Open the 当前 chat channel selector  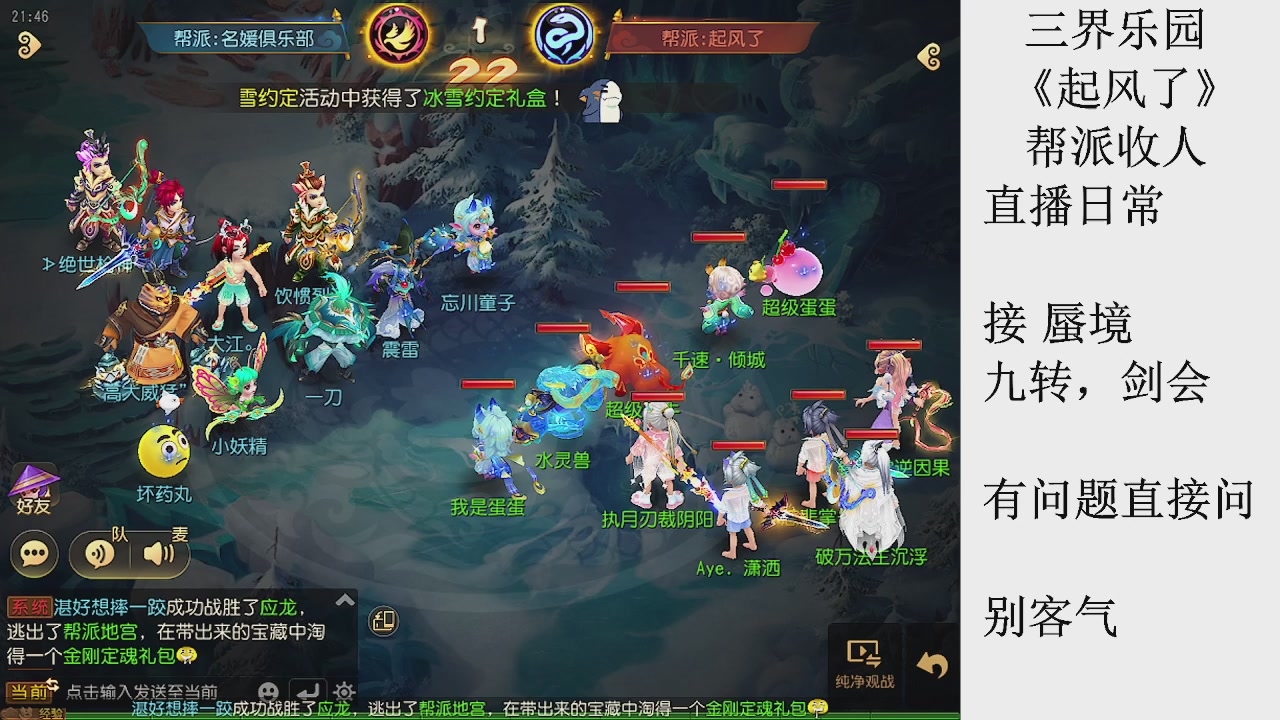[x=30, y=691]
